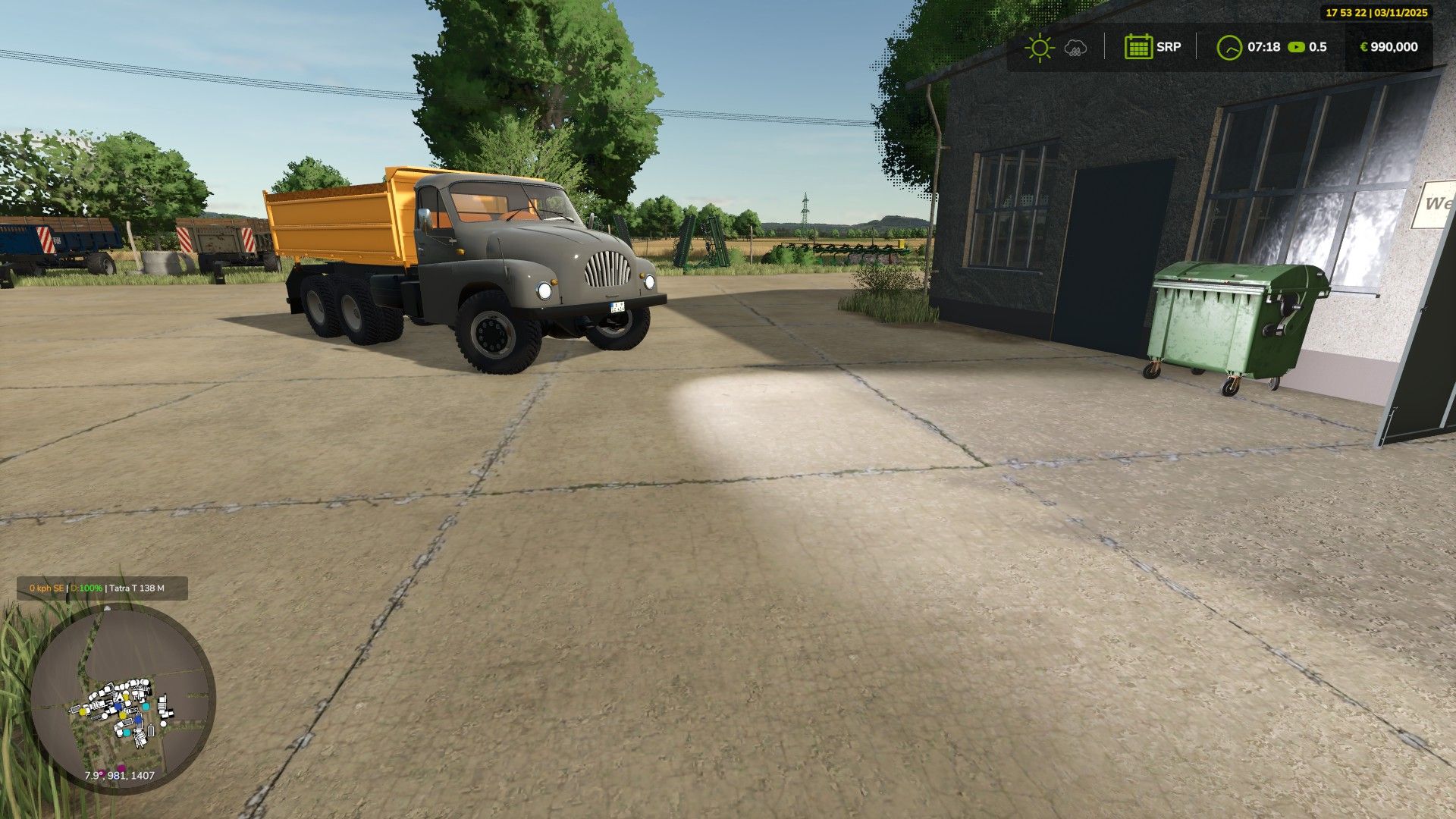Open the SRP calendar icon
This screenshot has height=819, width=1456.
pyautogui.click(x=1138, y=47)
